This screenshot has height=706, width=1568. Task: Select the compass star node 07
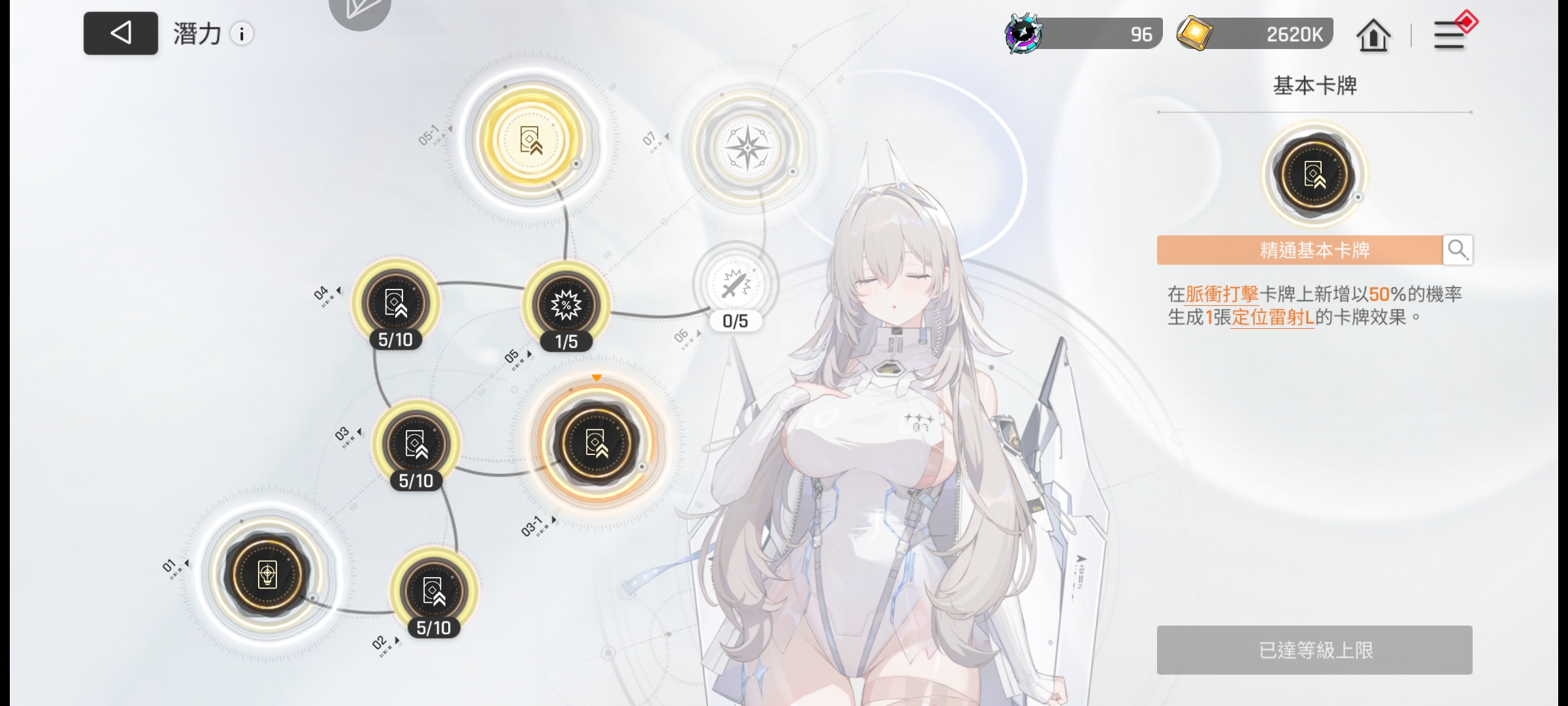(748, 148)
